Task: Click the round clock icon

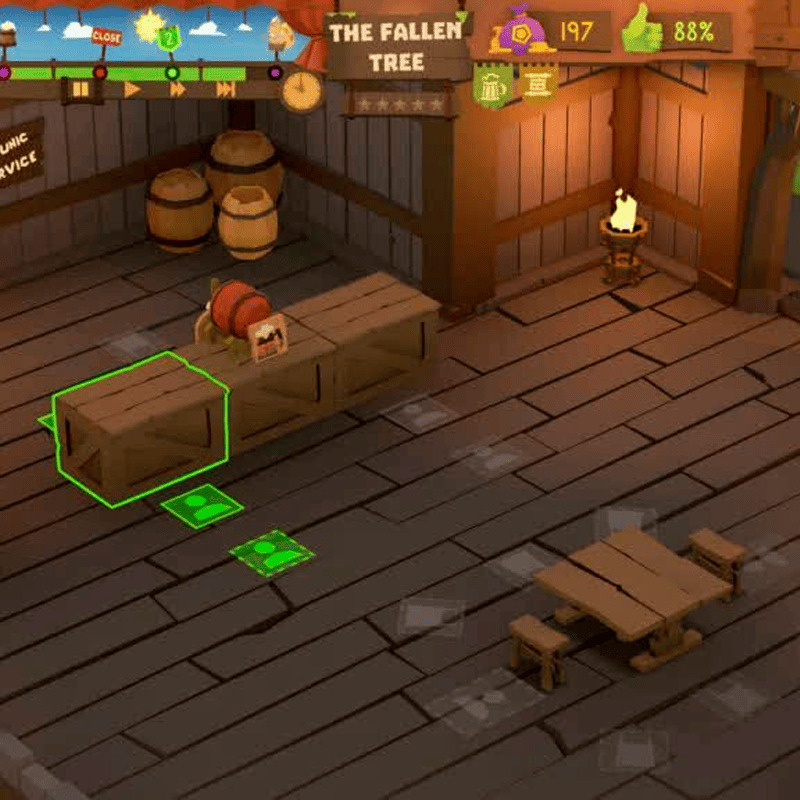Action: (300, 91)
